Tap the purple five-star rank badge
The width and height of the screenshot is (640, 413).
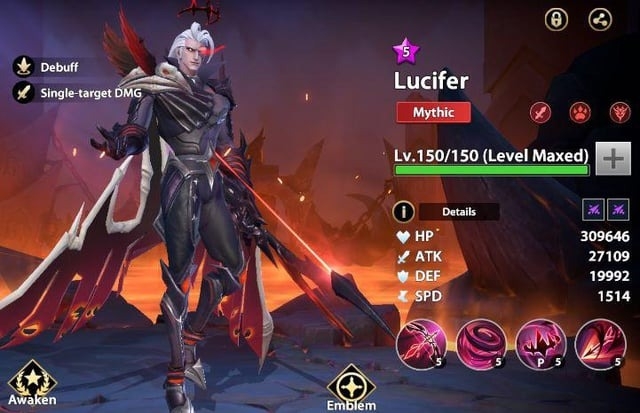(x=406, y=50)
